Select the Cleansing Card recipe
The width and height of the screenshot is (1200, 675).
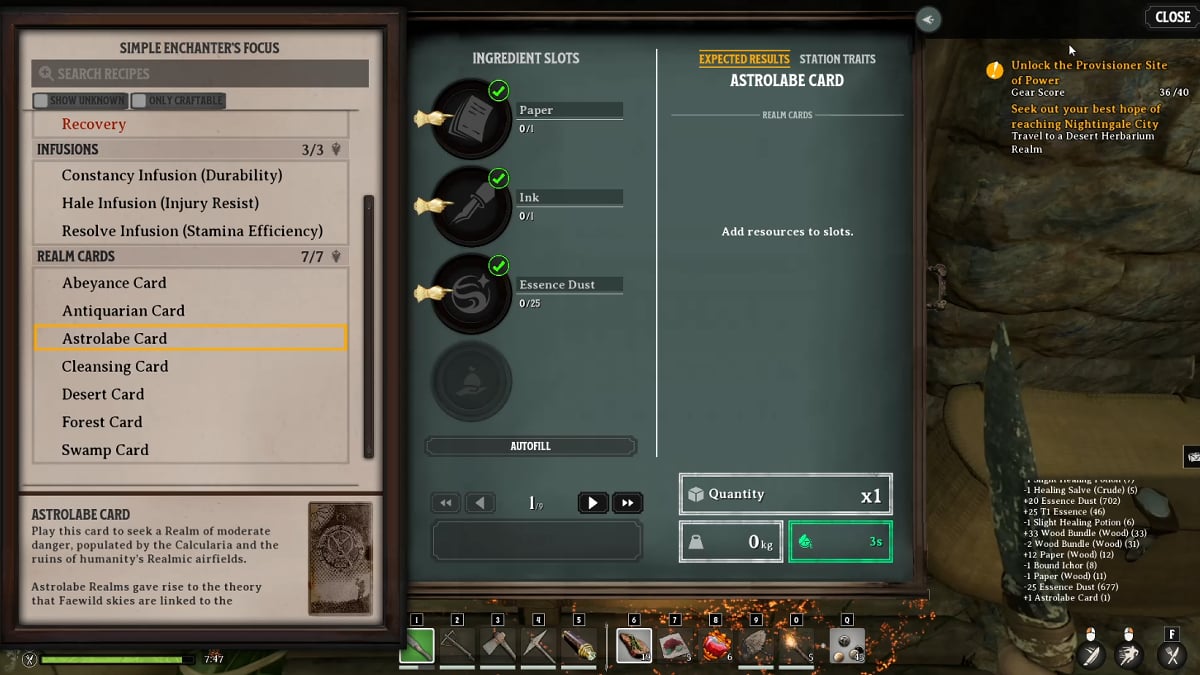pos(115,367)
